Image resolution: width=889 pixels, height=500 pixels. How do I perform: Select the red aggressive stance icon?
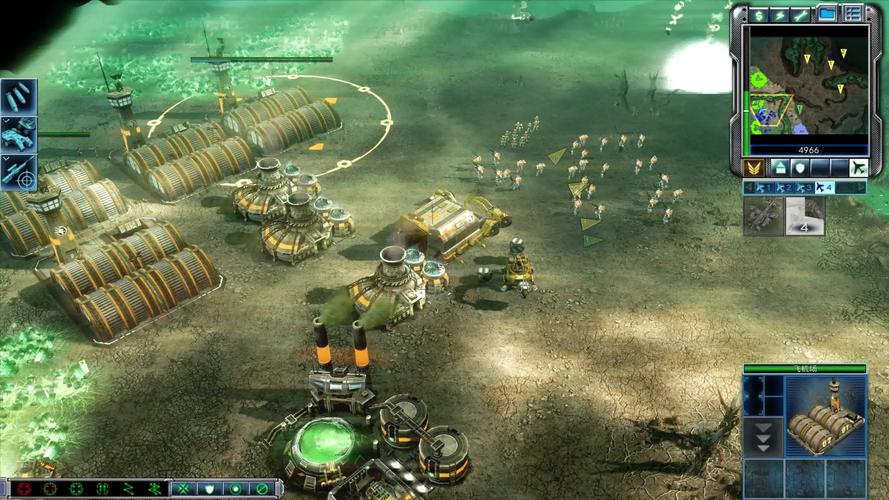point(23,489)
